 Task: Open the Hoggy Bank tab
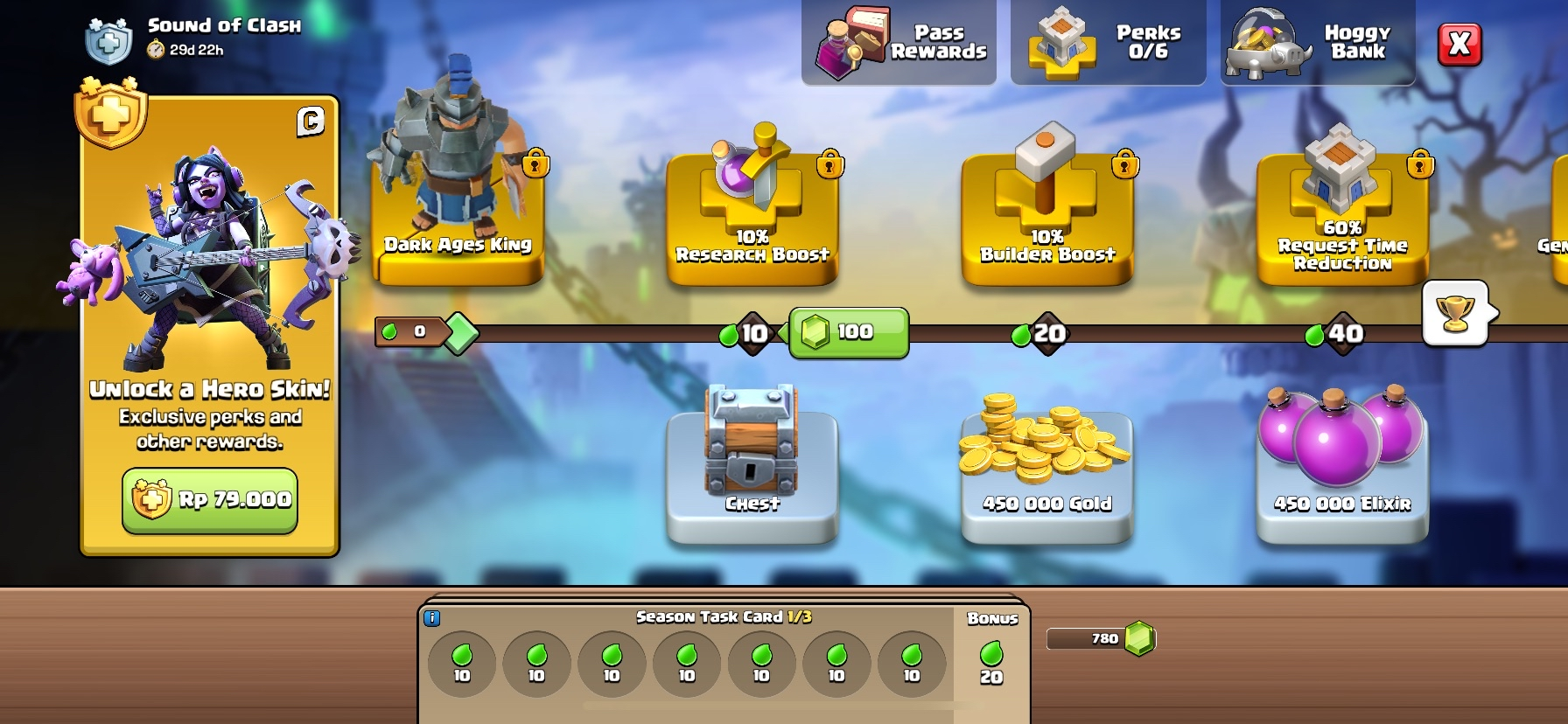[1318, 43]
